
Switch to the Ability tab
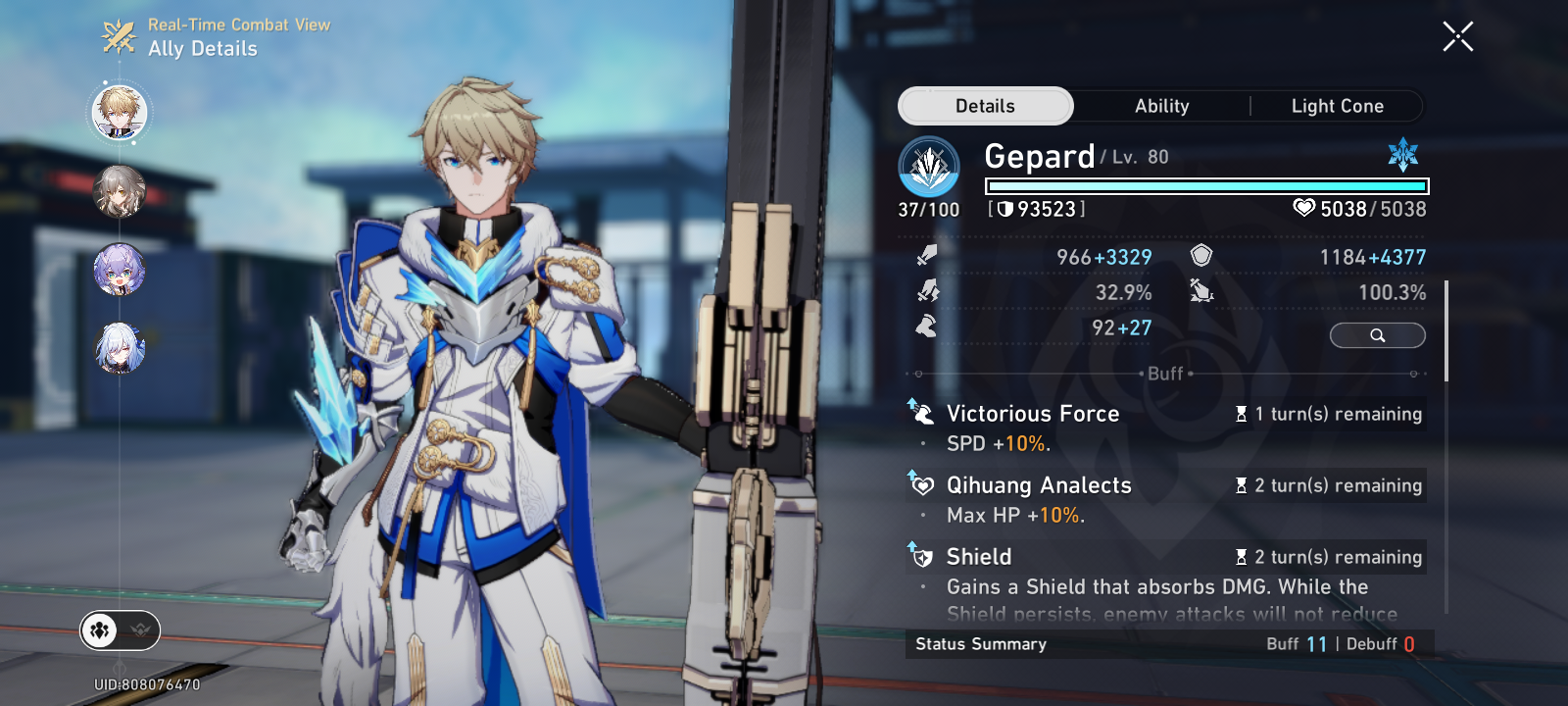click(x=1160, y=106)
